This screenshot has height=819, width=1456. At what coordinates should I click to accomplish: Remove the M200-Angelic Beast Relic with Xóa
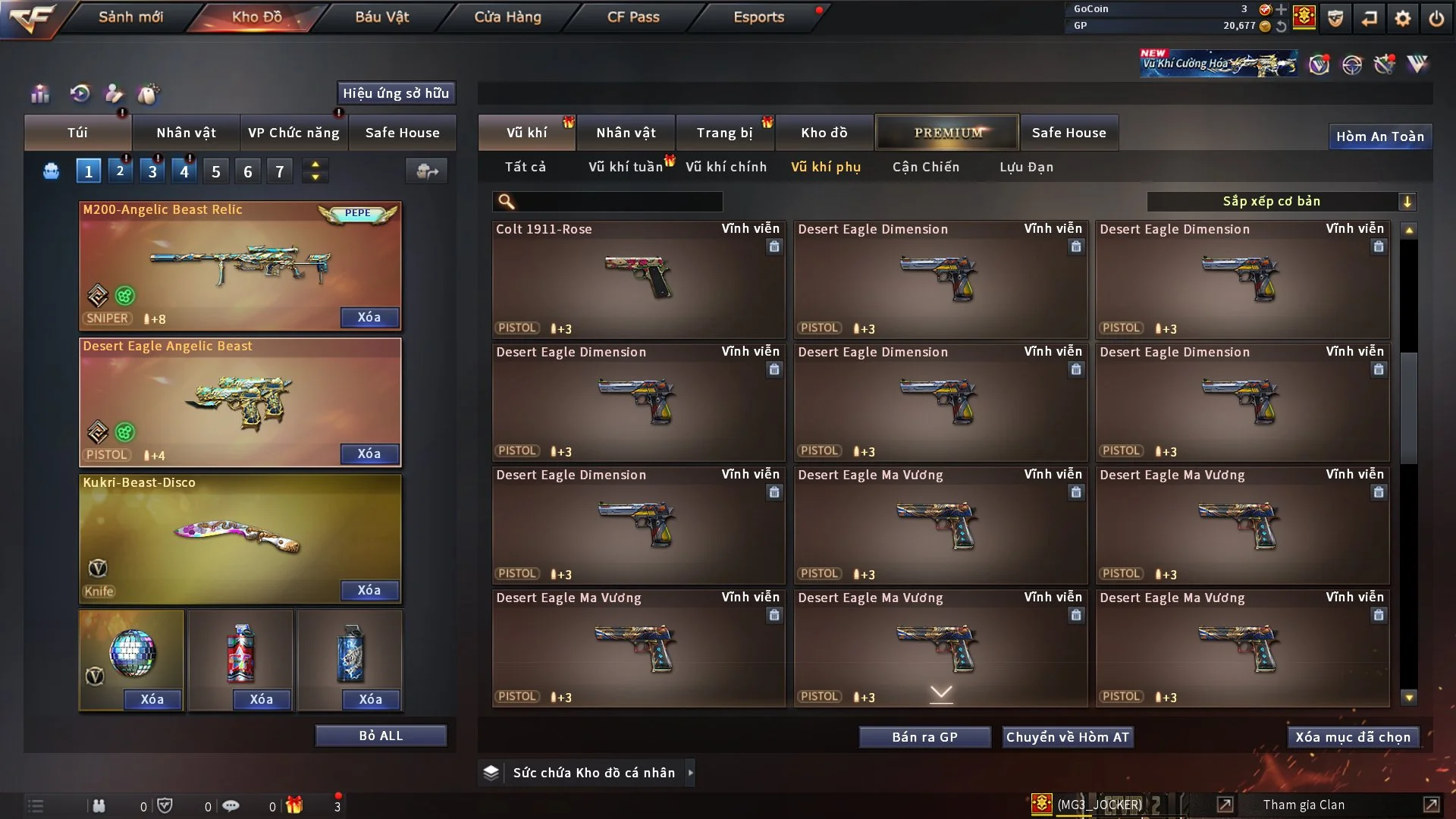point(369,317)
